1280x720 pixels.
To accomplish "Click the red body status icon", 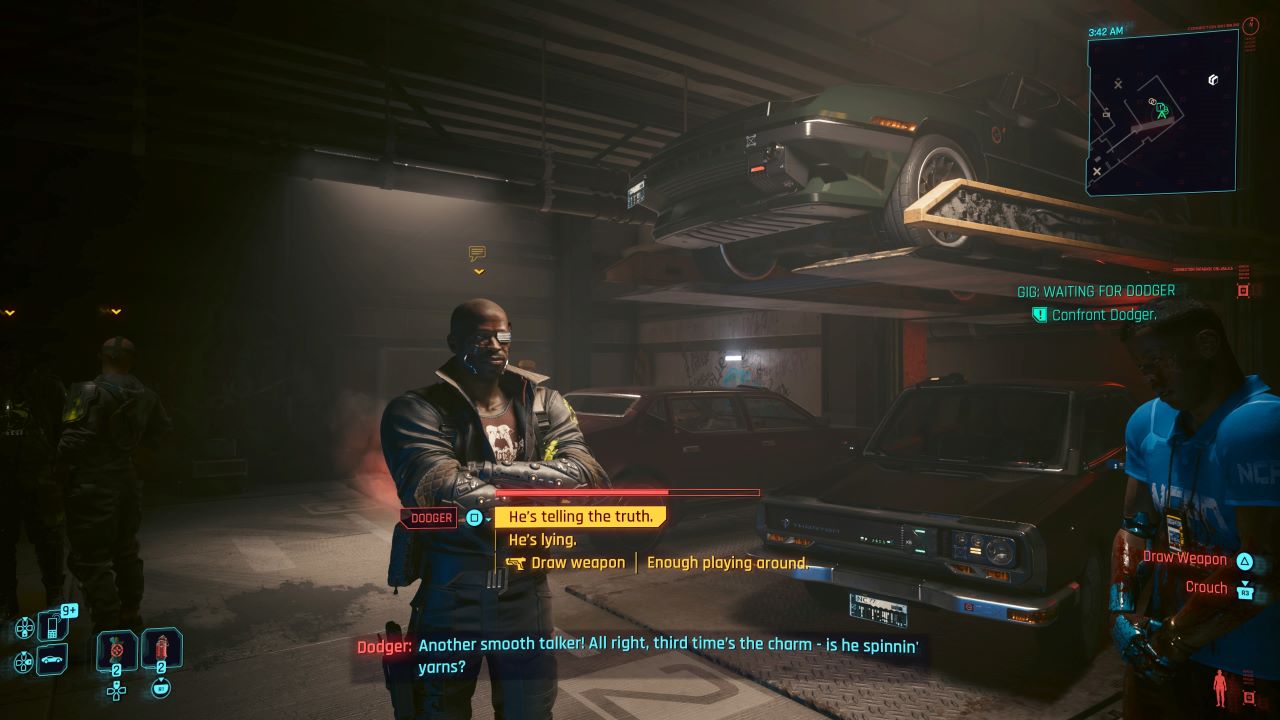I will (1219, 687).
